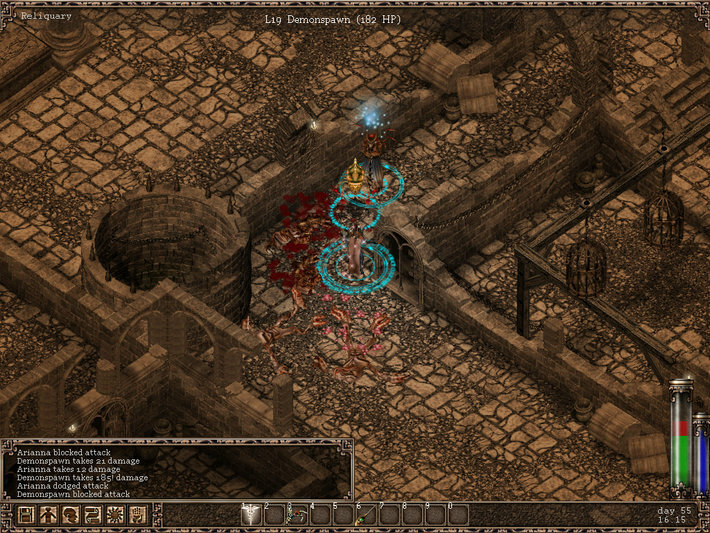Activate the sunburst icon

coord(116,515)
